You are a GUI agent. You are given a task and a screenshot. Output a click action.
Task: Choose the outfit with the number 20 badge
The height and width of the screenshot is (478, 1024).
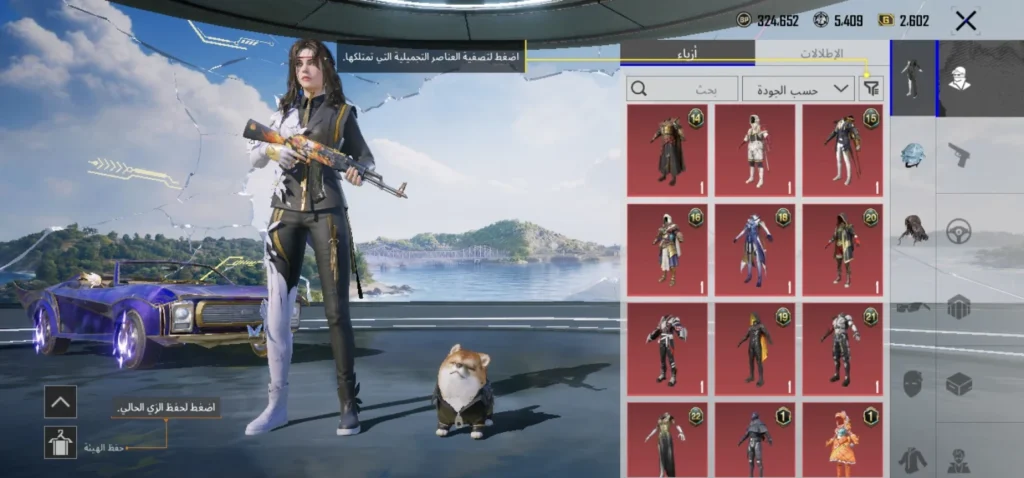(843, 250)
